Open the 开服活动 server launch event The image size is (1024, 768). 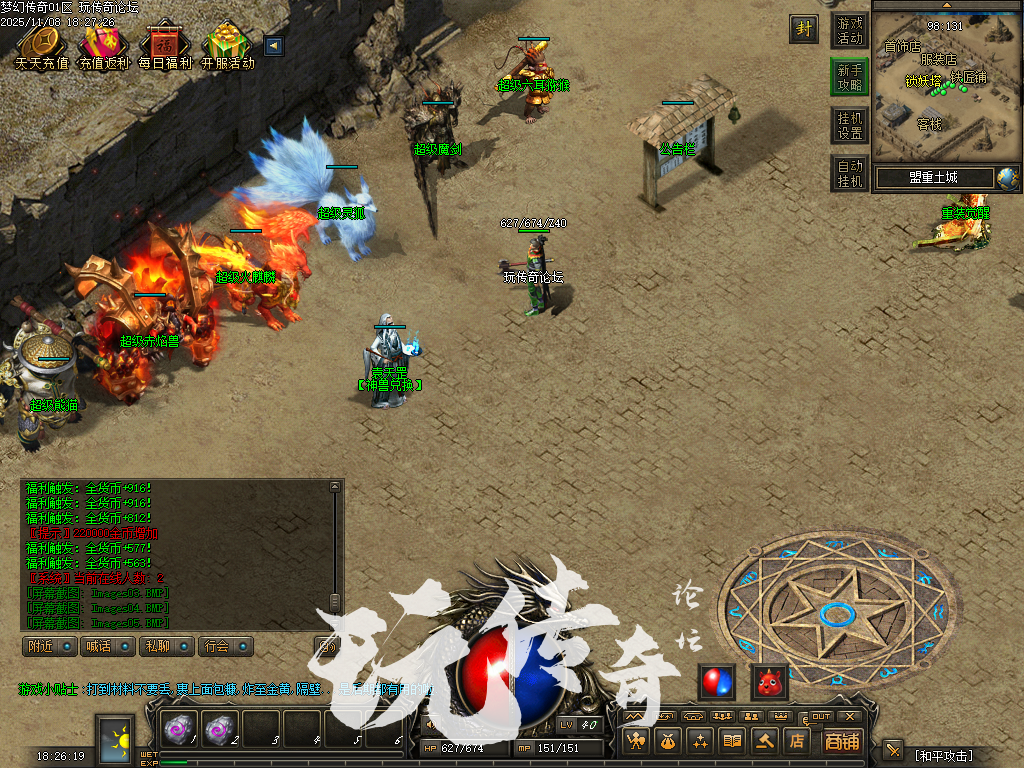point(227,45)
